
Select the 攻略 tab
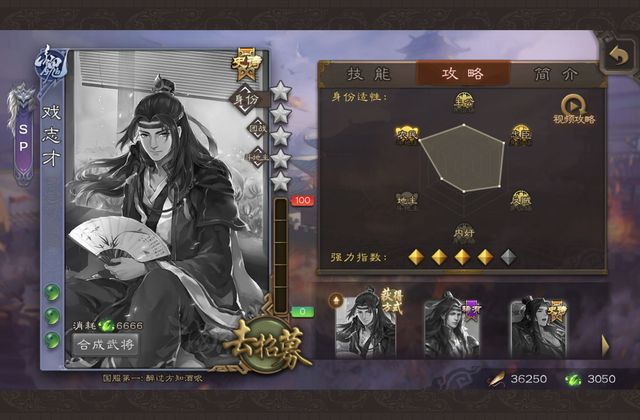coord(462,73)
